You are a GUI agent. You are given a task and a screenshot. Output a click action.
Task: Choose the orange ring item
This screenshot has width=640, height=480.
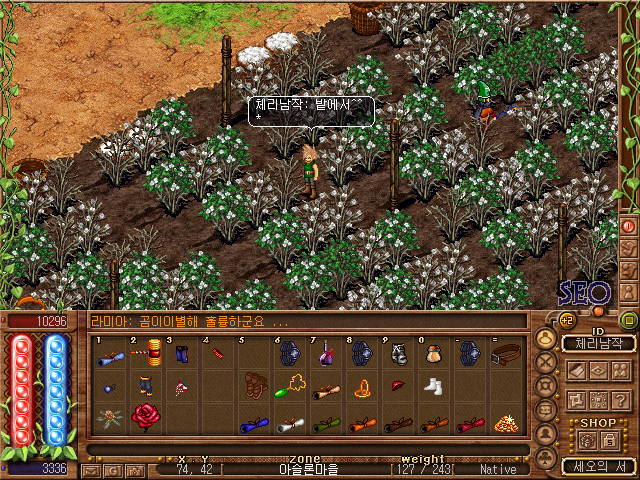pyautogui.click(x=361, y=387)
